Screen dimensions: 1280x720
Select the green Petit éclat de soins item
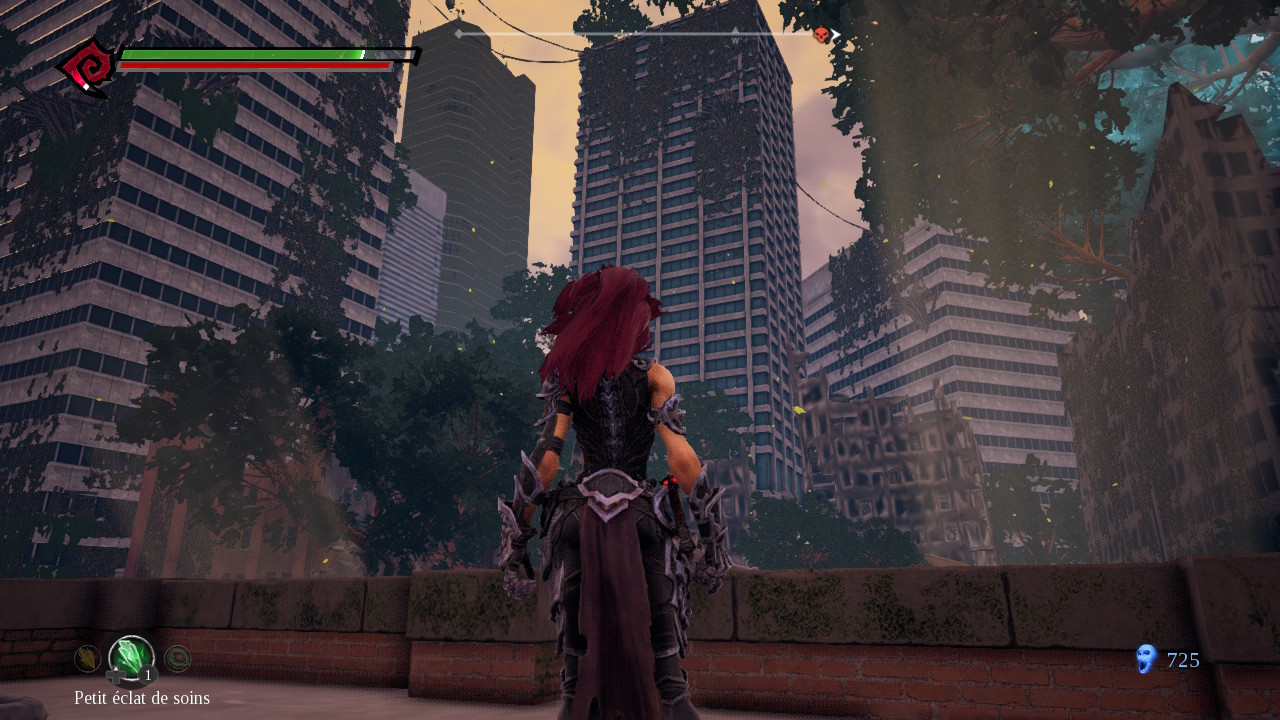tap(131, 658)
